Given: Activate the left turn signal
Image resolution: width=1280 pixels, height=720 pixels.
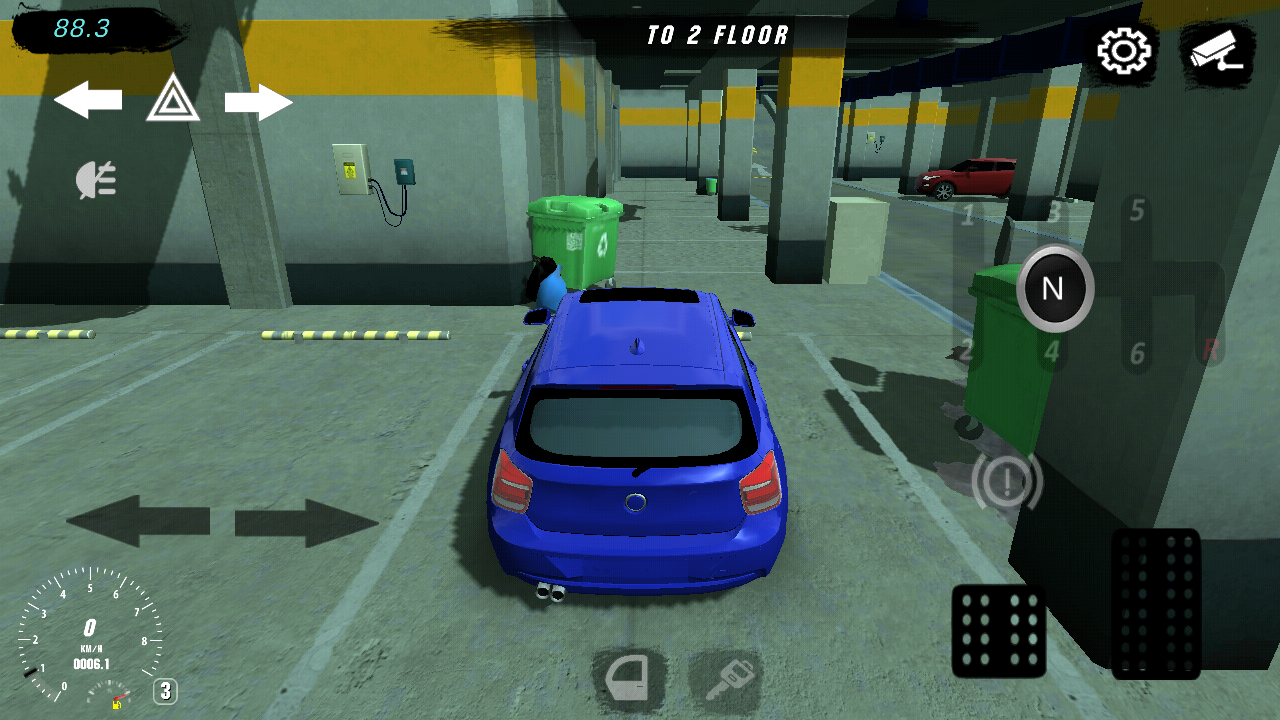Looking at the screenshot, I should pos(88,100).
